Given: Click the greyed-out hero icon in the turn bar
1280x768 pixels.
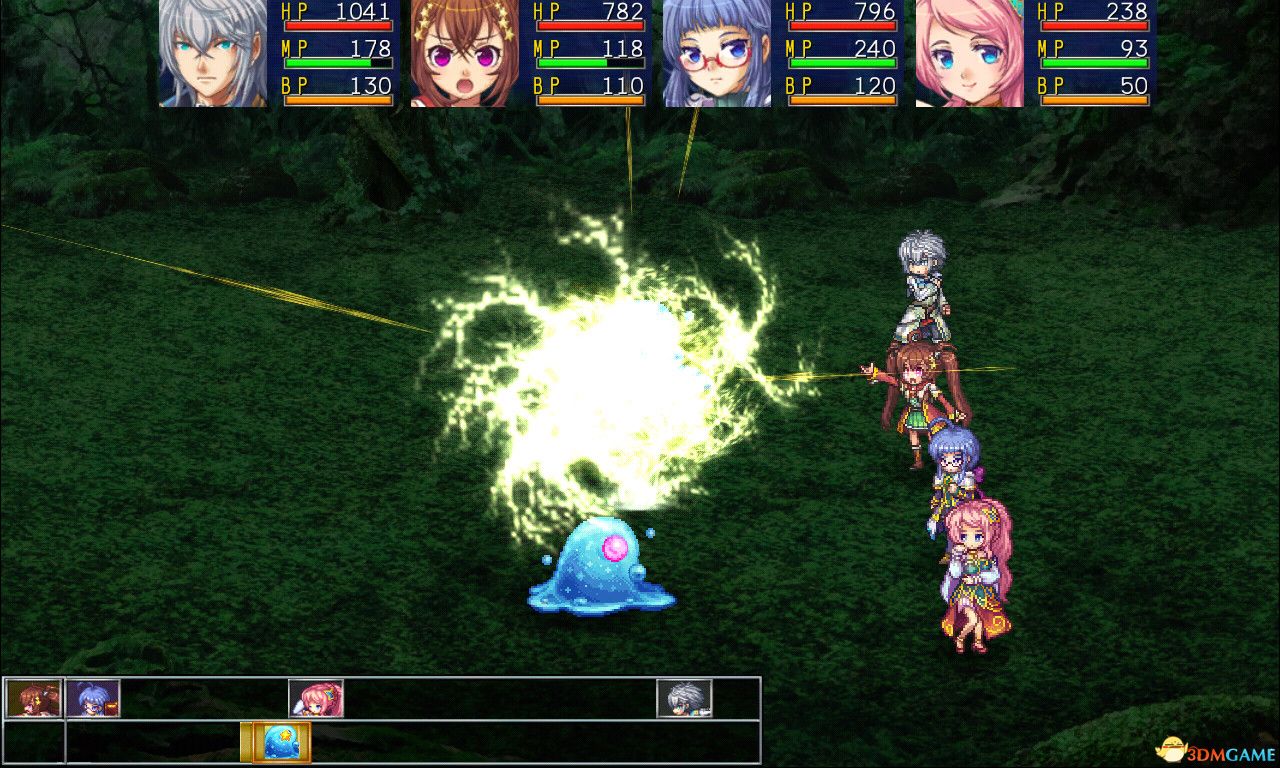Looking at the screenshot, I should (x=685, y=700).
